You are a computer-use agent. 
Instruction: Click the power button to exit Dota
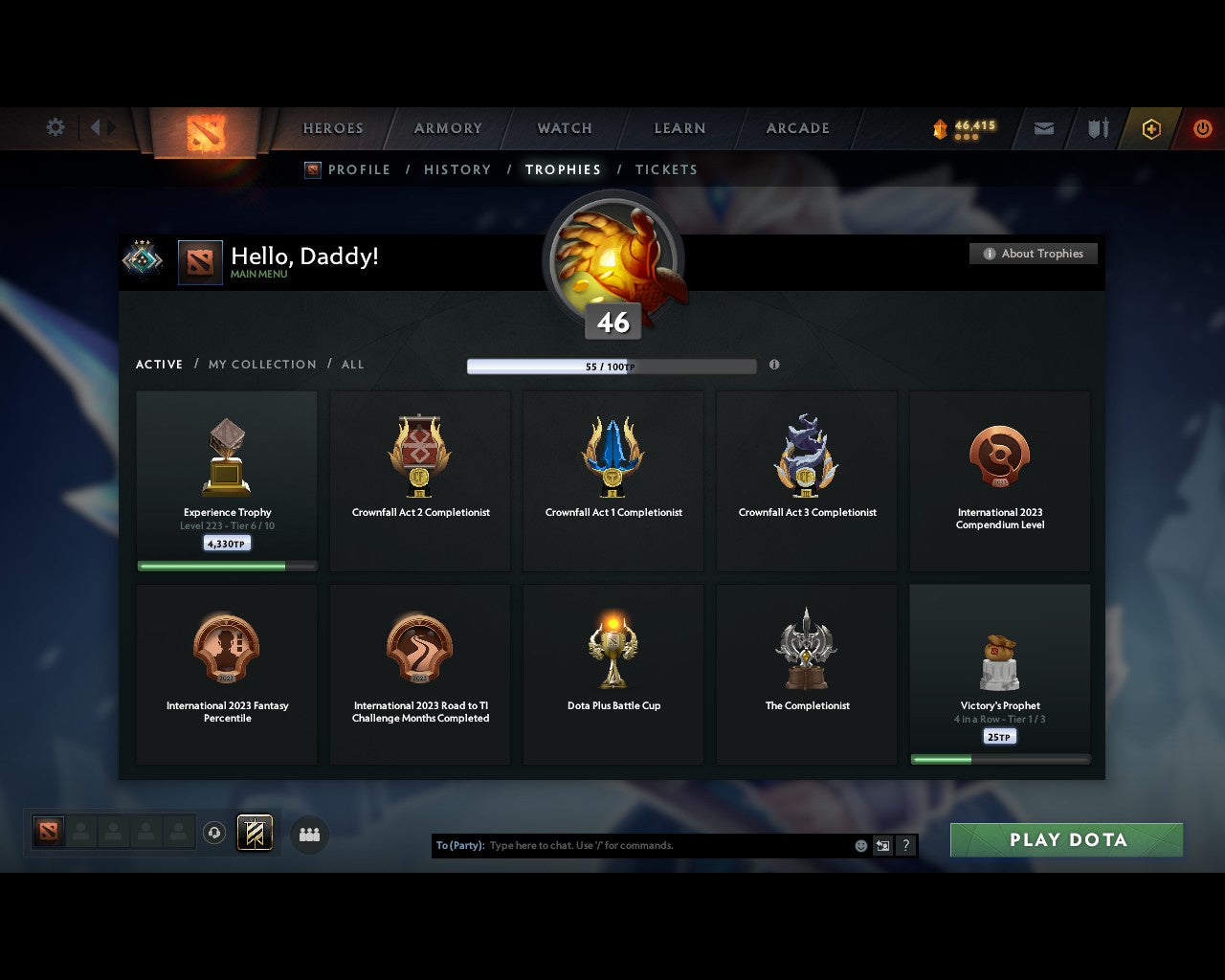point(1202,128)
